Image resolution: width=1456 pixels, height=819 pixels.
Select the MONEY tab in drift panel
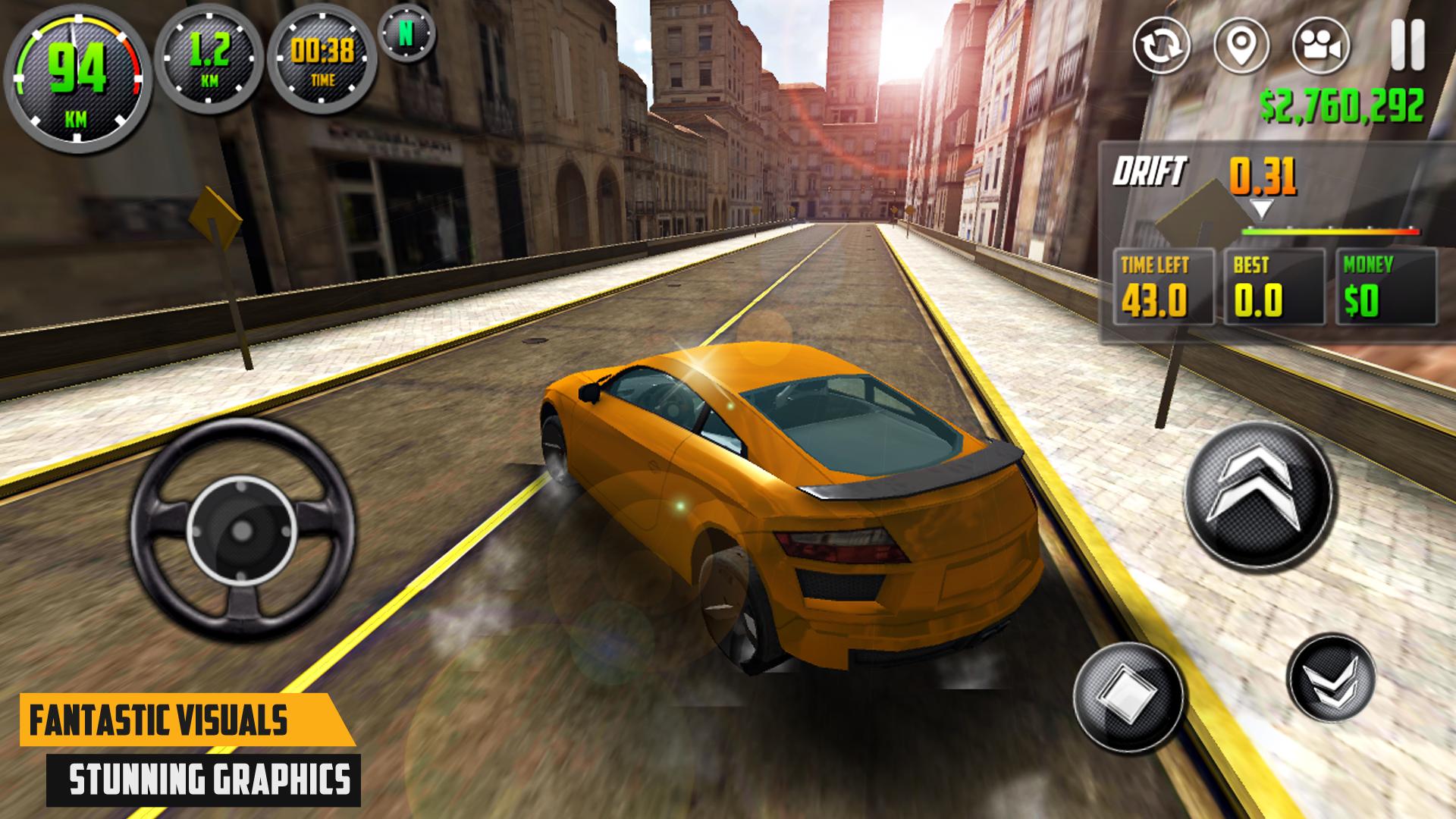tap(1376, 288)
